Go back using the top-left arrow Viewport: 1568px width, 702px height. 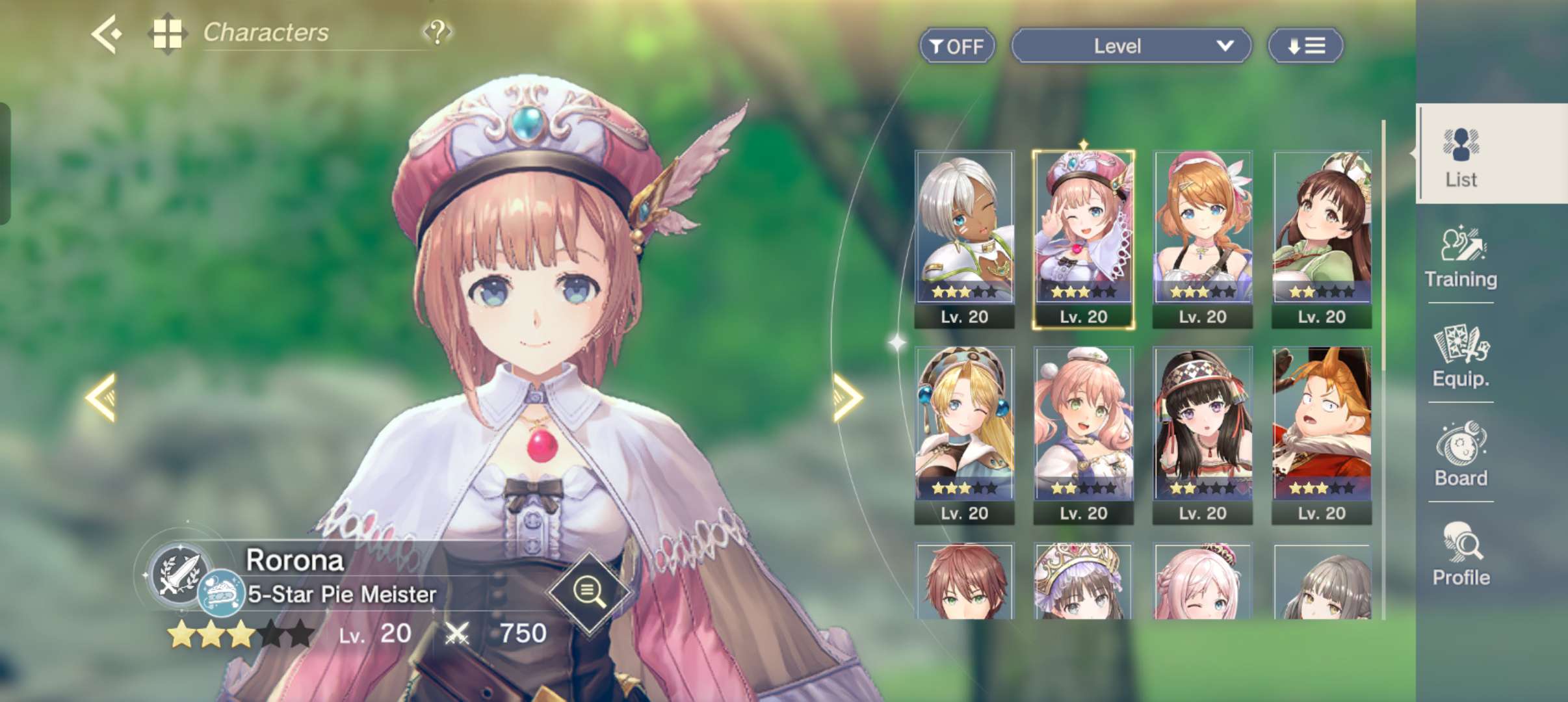click(107, 34)
